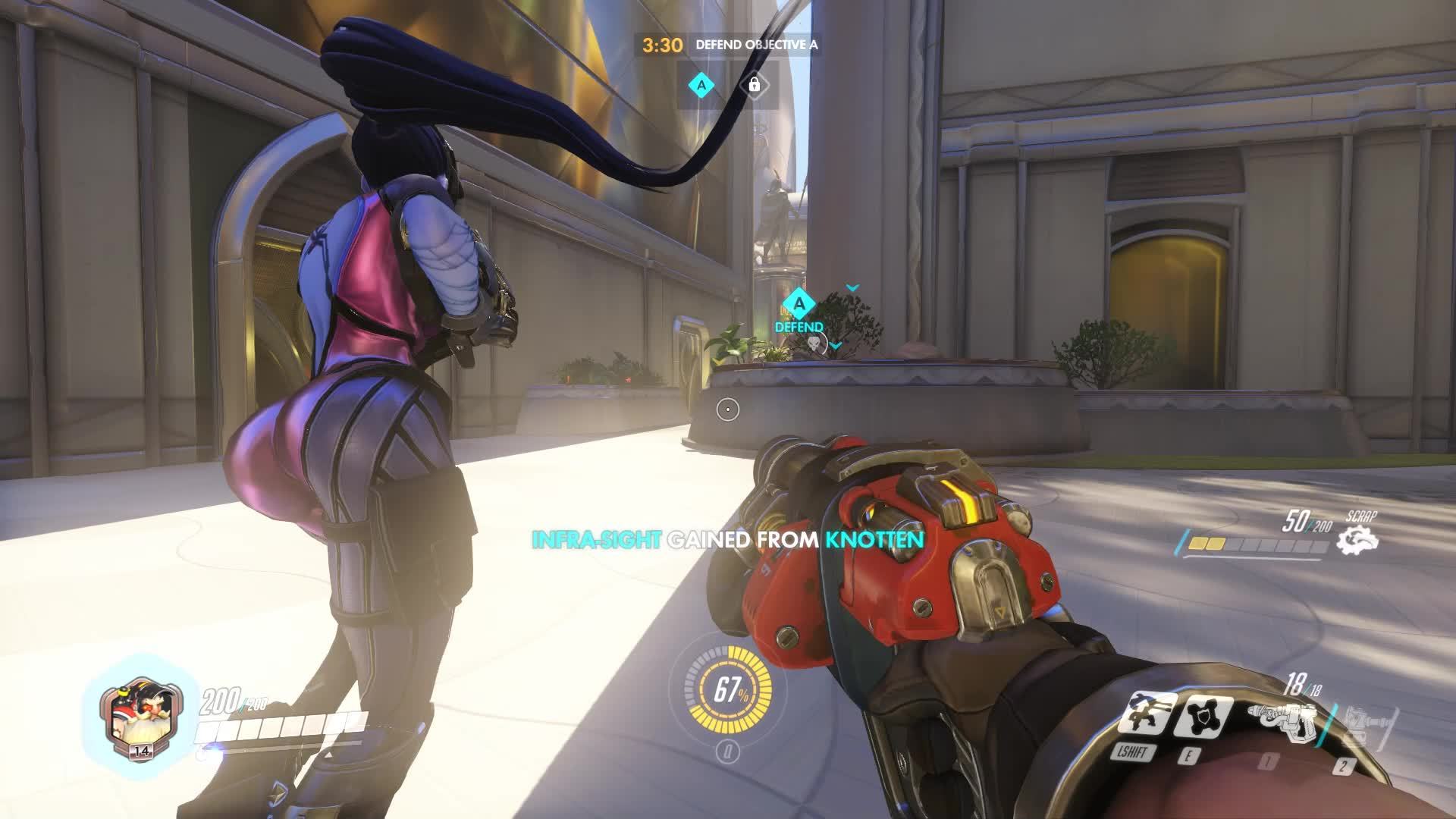1456x819 pixels.
Task: Click the Scrap gear icon
Action: (x=1357, y=539)
